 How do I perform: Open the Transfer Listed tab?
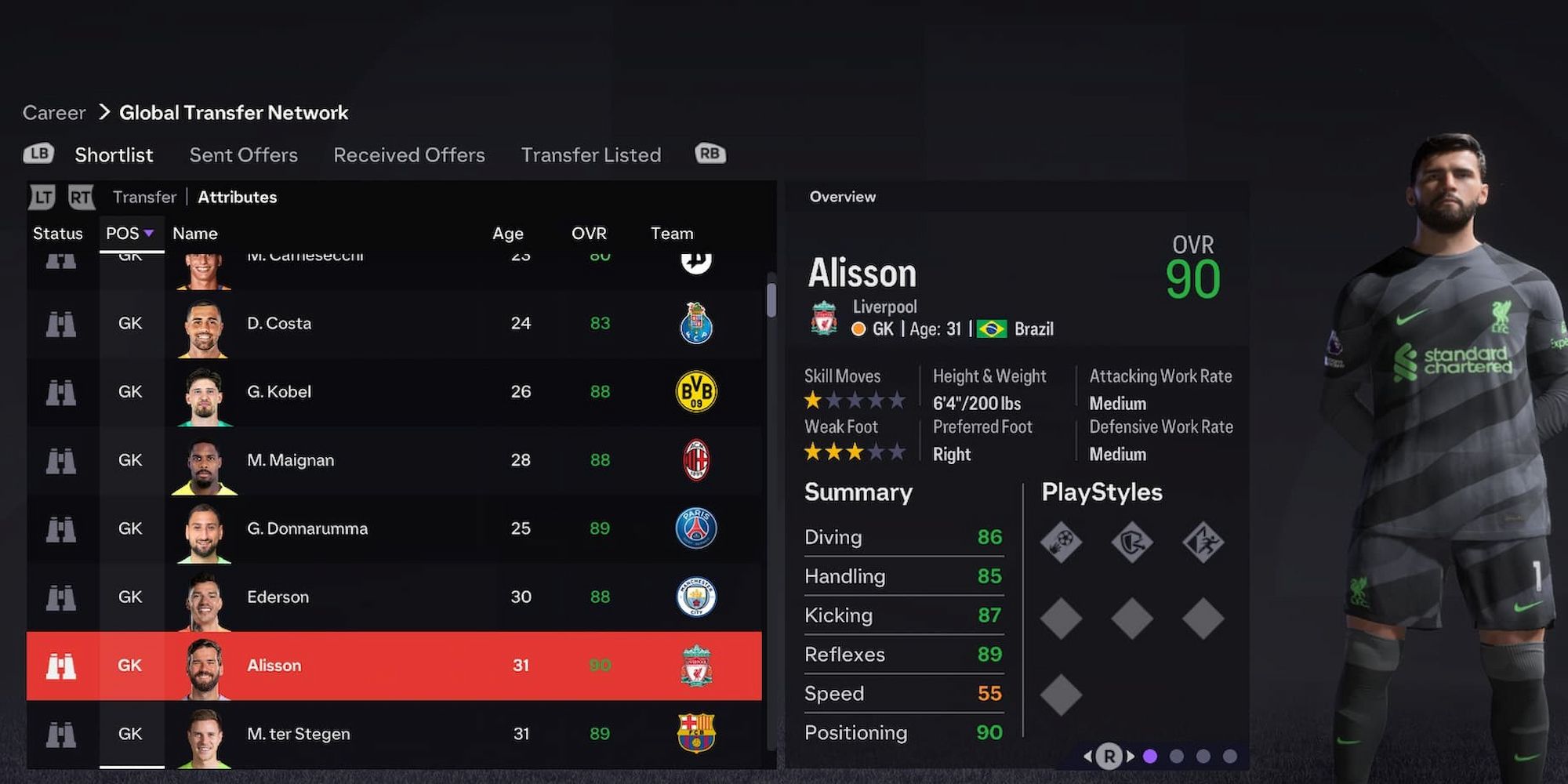[591, 154]
